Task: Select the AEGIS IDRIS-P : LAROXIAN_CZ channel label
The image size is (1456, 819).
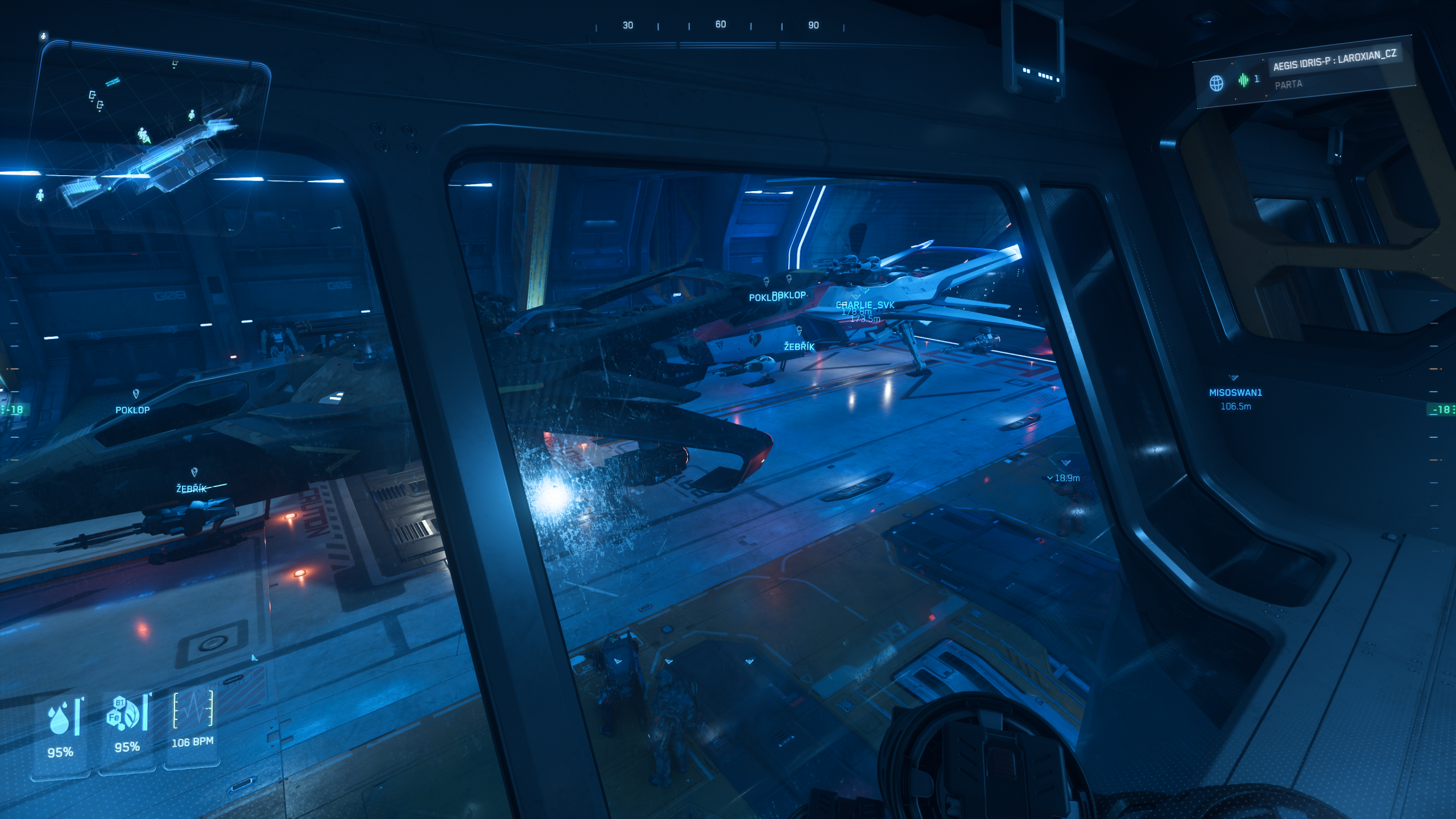Action: [1334, 61]
